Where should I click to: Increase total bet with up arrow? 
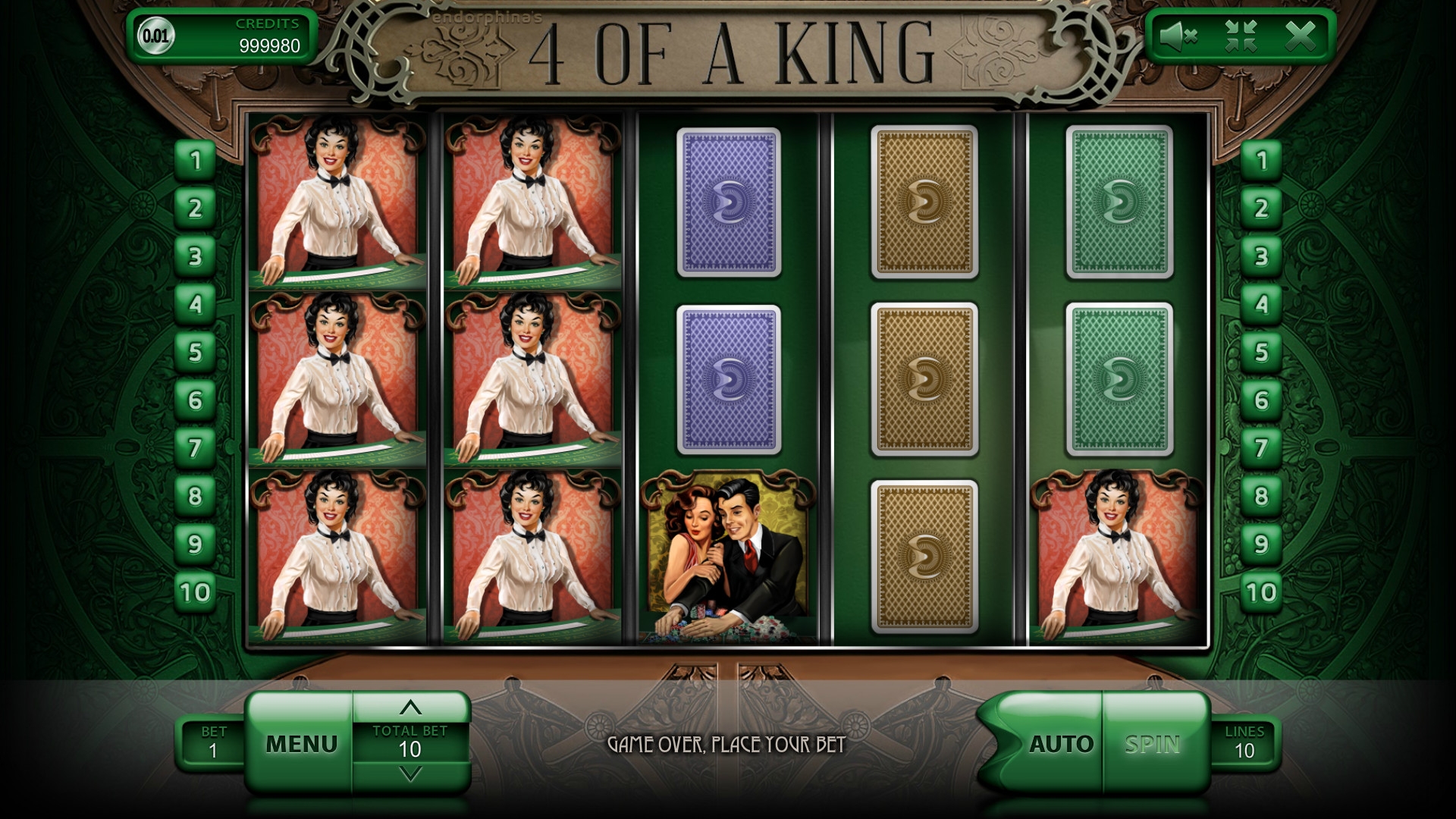coord(410,708)
